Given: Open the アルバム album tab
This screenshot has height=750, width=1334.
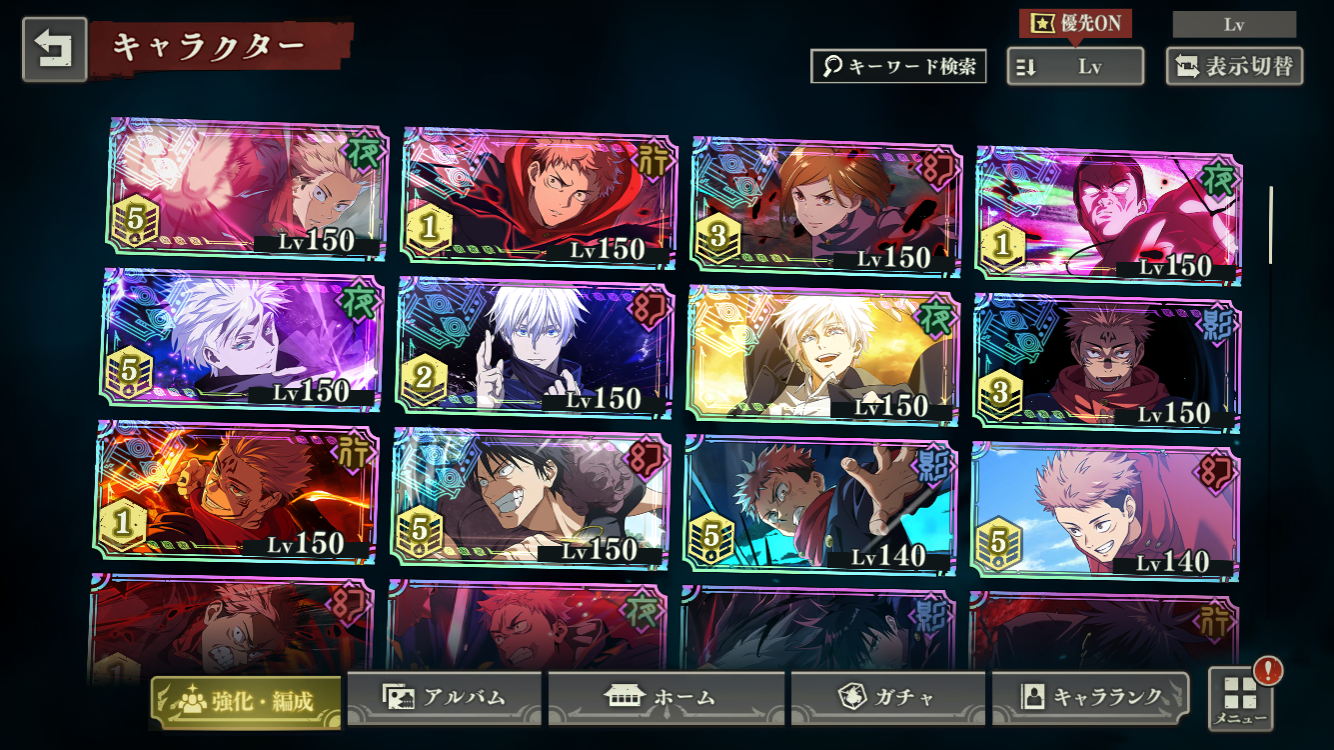Looking at the screenshot, I should tap(444, 697).
